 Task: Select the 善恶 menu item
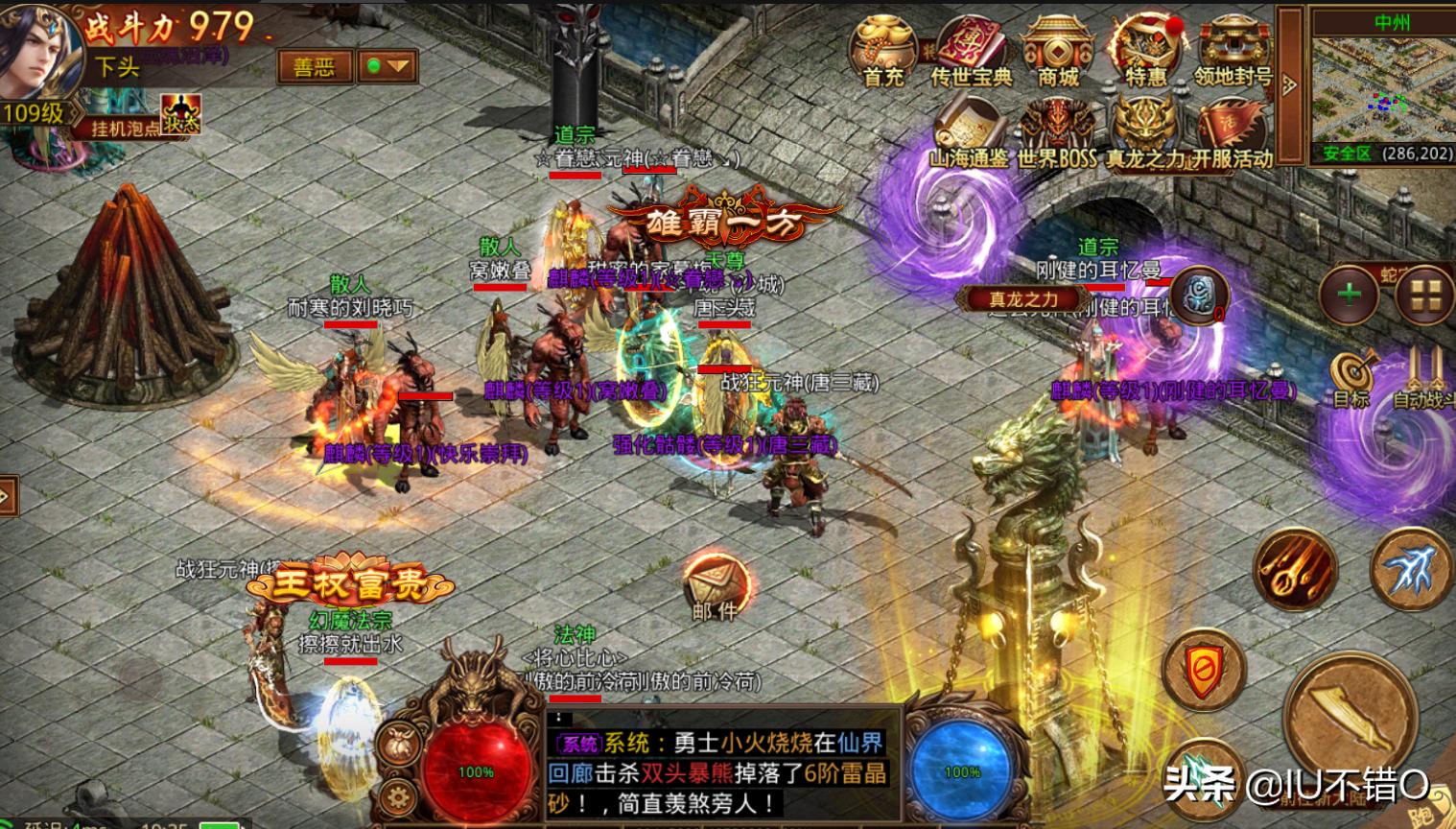tap(315, 64)
